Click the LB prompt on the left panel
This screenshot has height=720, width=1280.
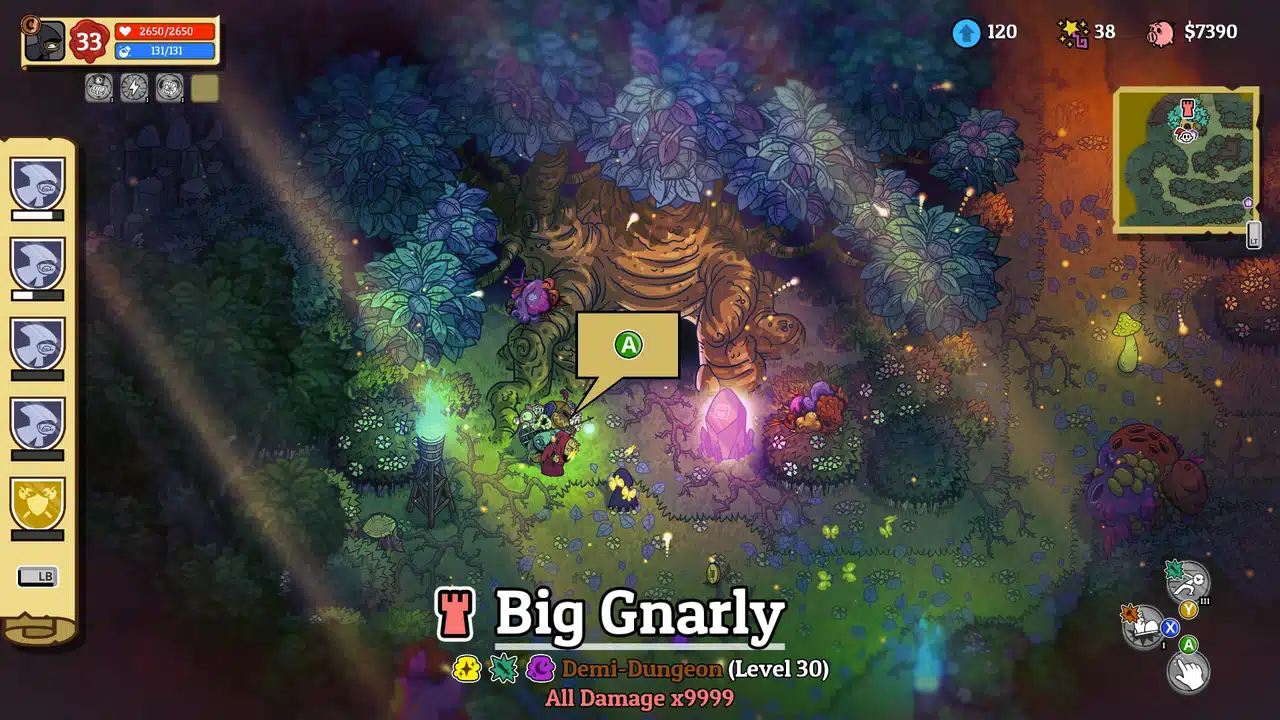point(38,576)
